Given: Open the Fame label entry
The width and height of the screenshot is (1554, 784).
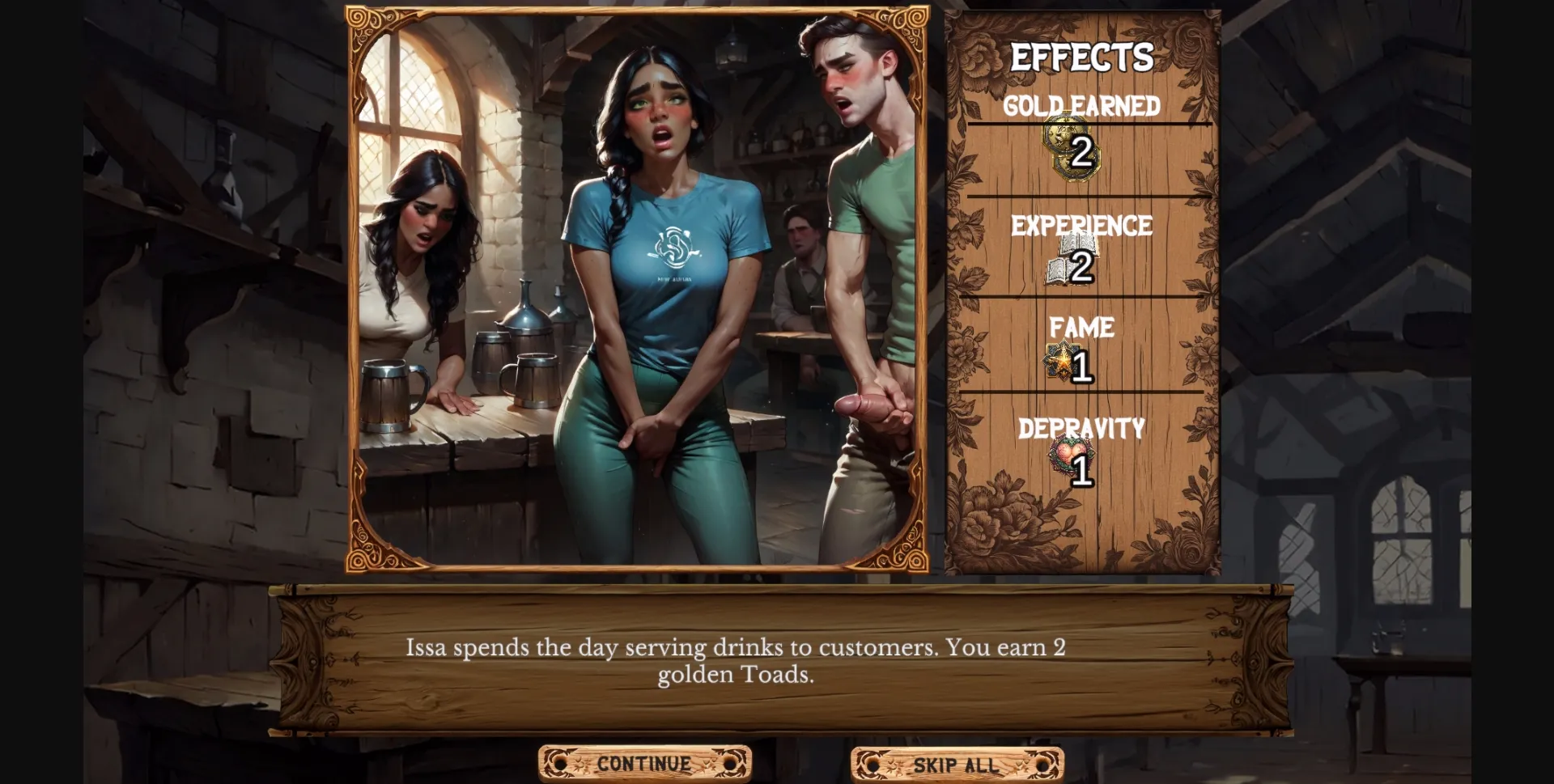Looking at the screenshot, I should (1082, 328).
